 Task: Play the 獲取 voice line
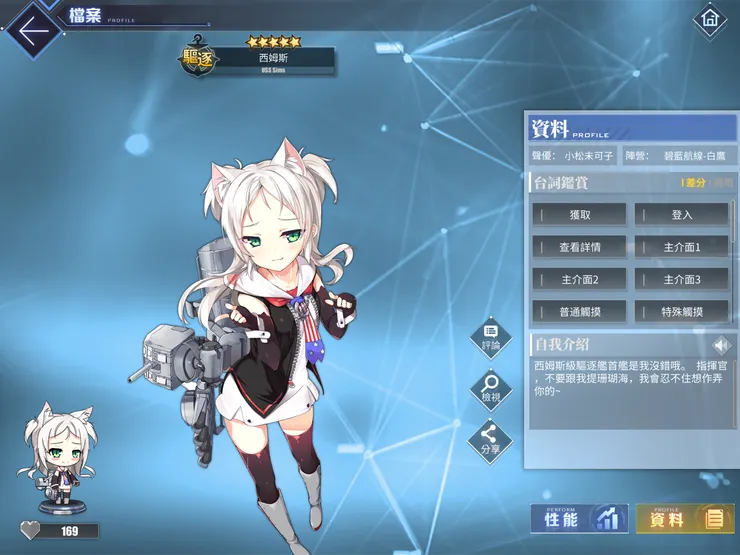coord(580,215)
